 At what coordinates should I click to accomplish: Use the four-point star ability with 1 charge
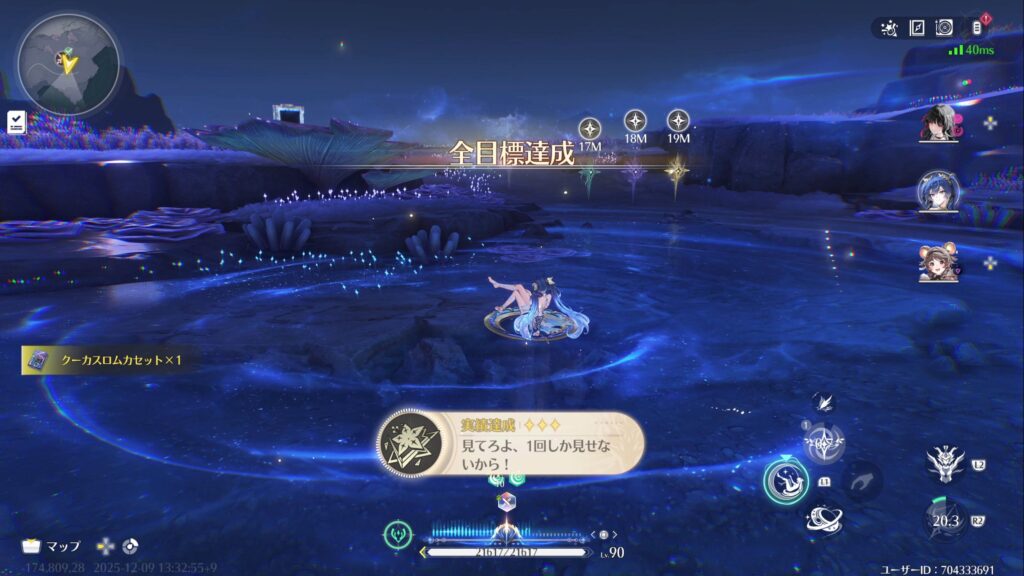(825, 441)
